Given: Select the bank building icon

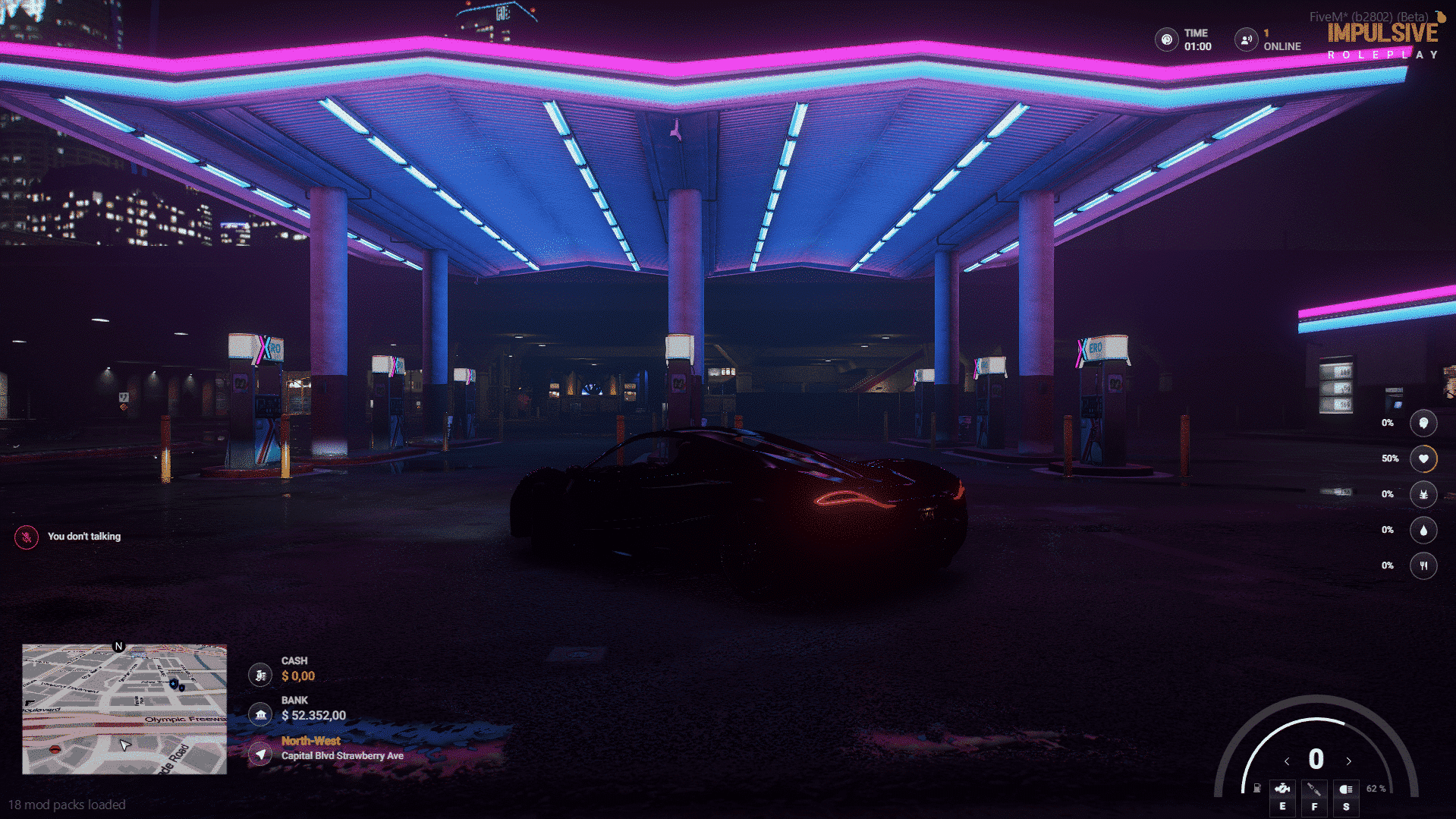Looking at the screenshot, I should pos(260,713).
